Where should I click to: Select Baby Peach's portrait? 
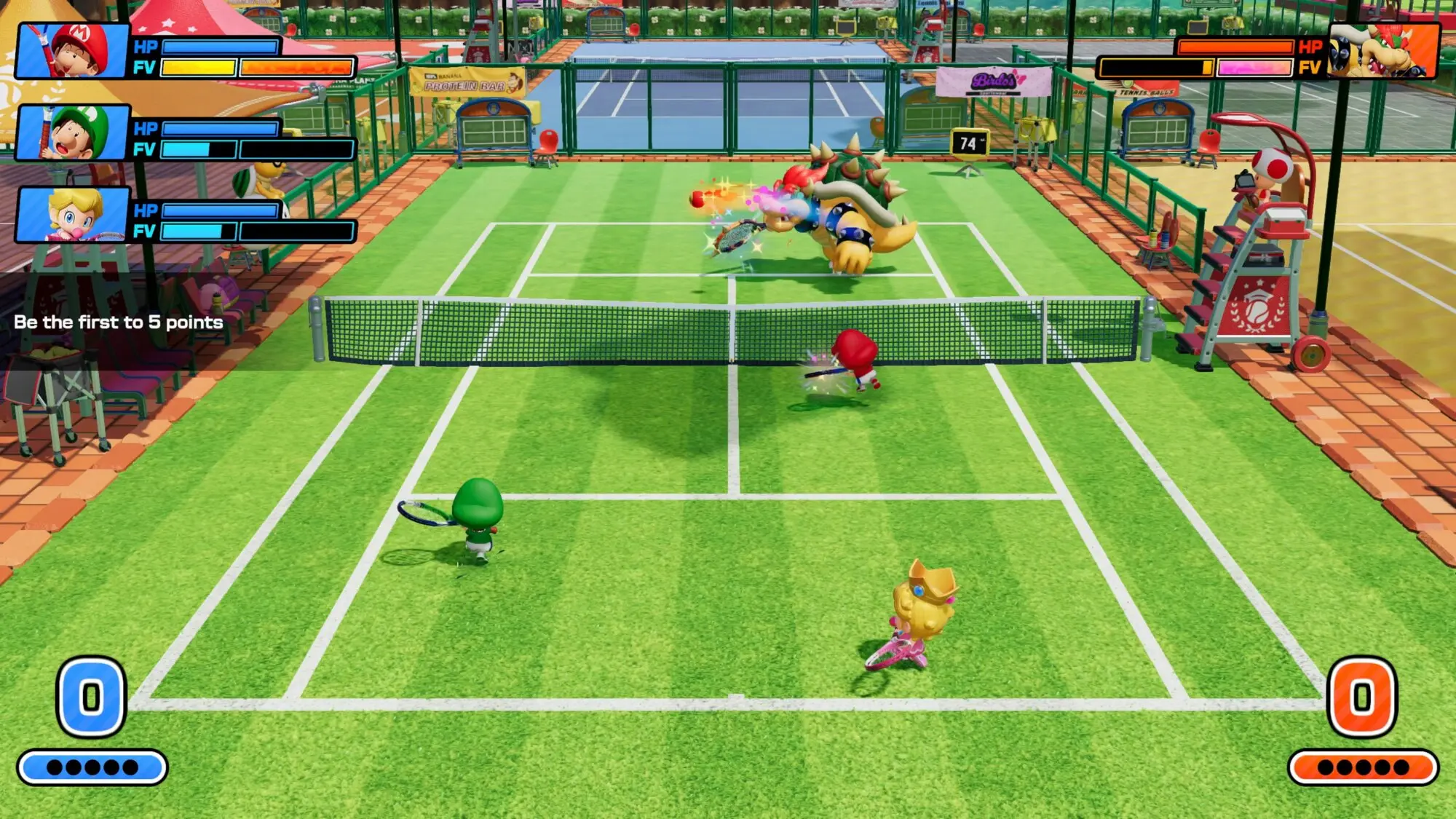point(73,214)
